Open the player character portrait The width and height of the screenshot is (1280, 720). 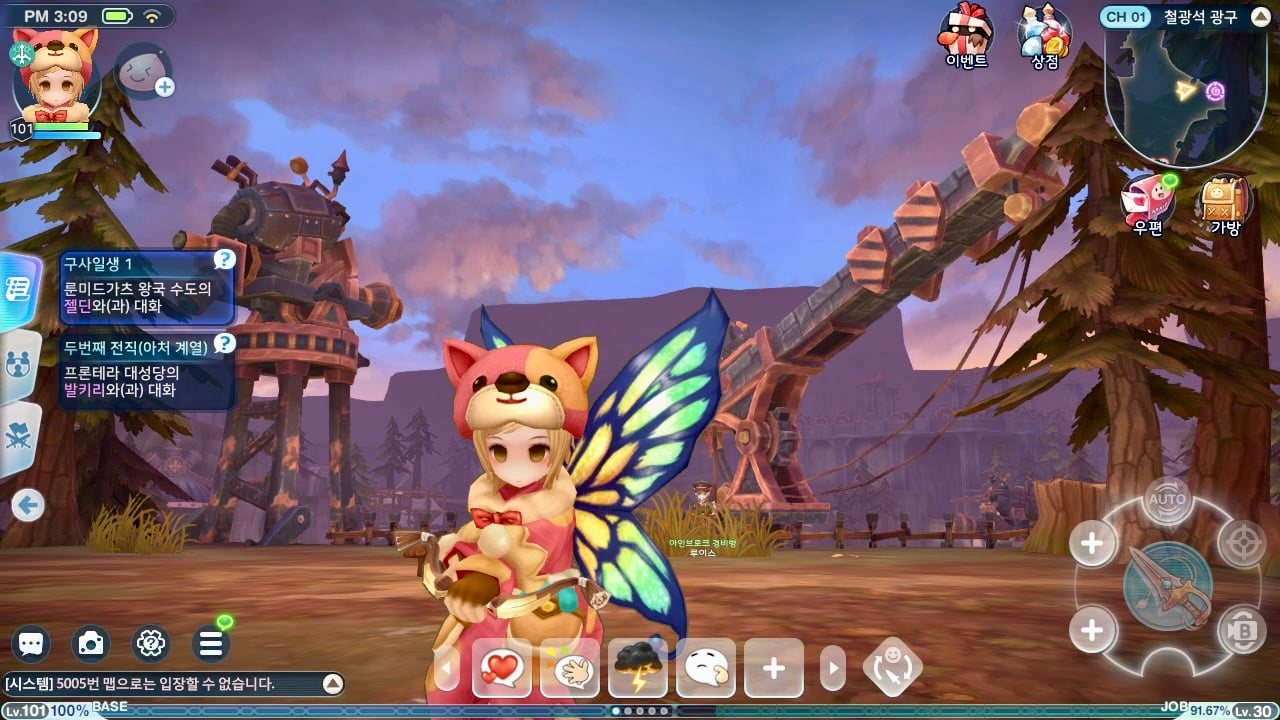tap(56, 78)
